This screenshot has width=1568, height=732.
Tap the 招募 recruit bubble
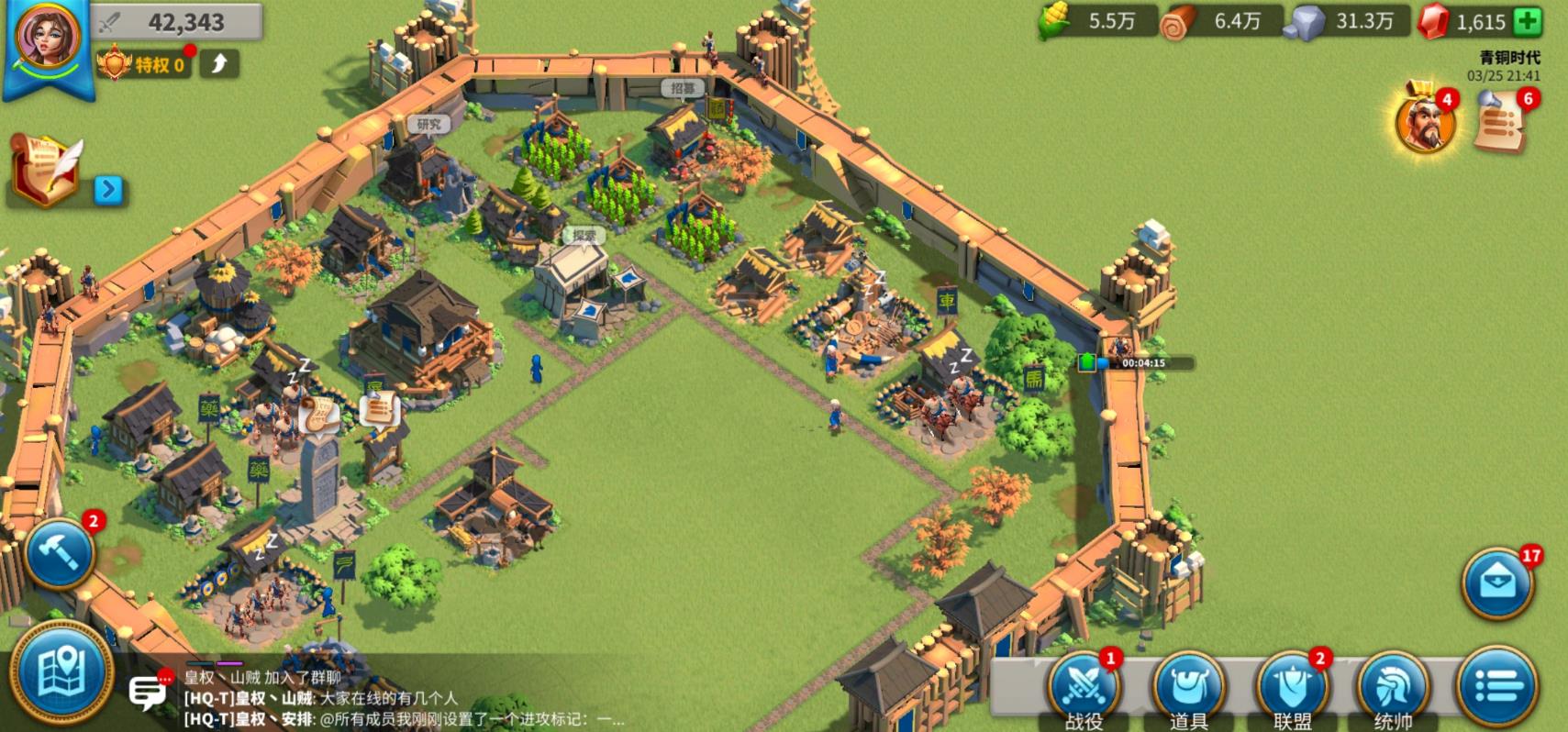pyautogui.click(x=683, y=88)
